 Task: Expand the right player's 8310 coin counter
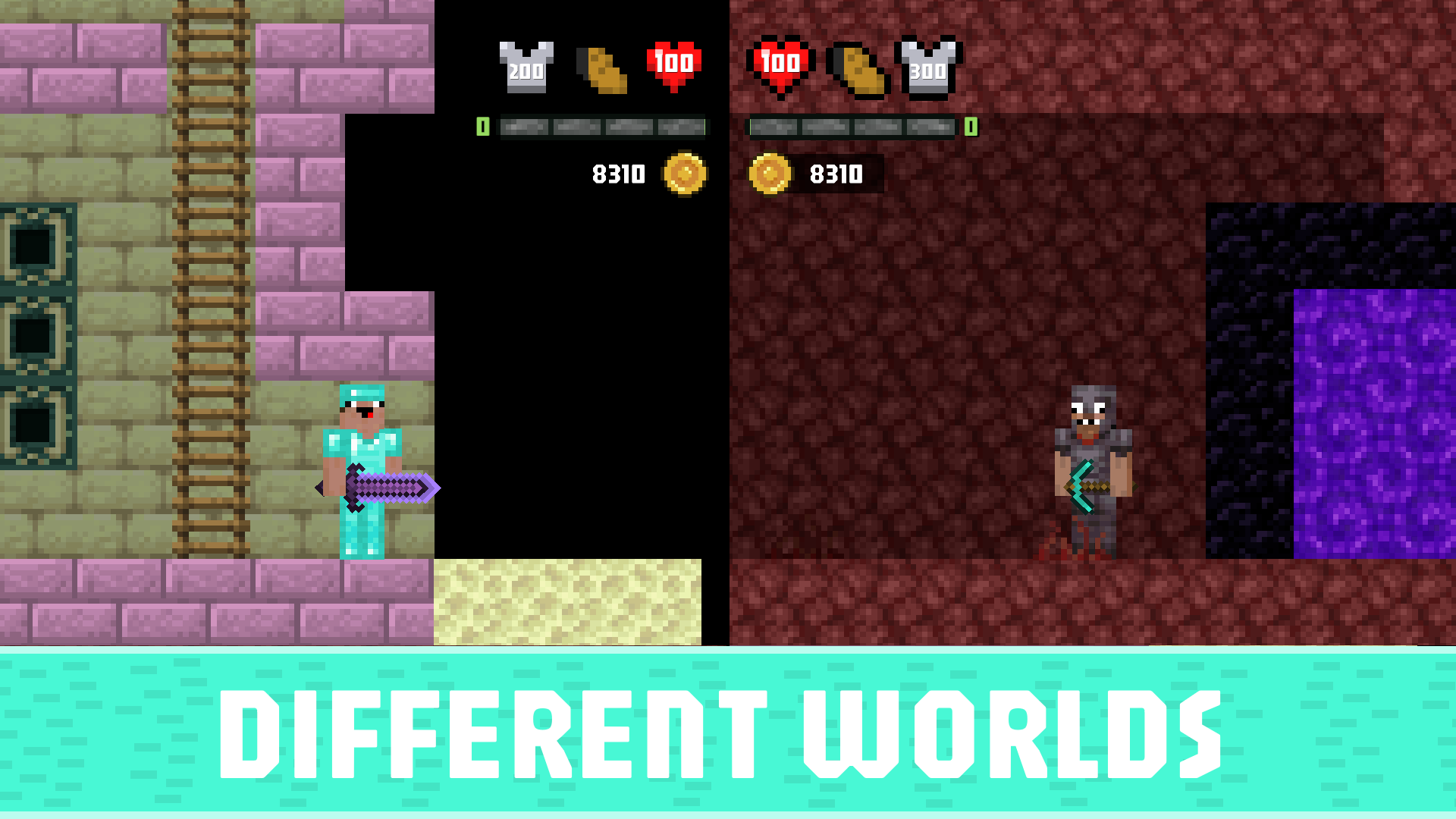(836, 174)
